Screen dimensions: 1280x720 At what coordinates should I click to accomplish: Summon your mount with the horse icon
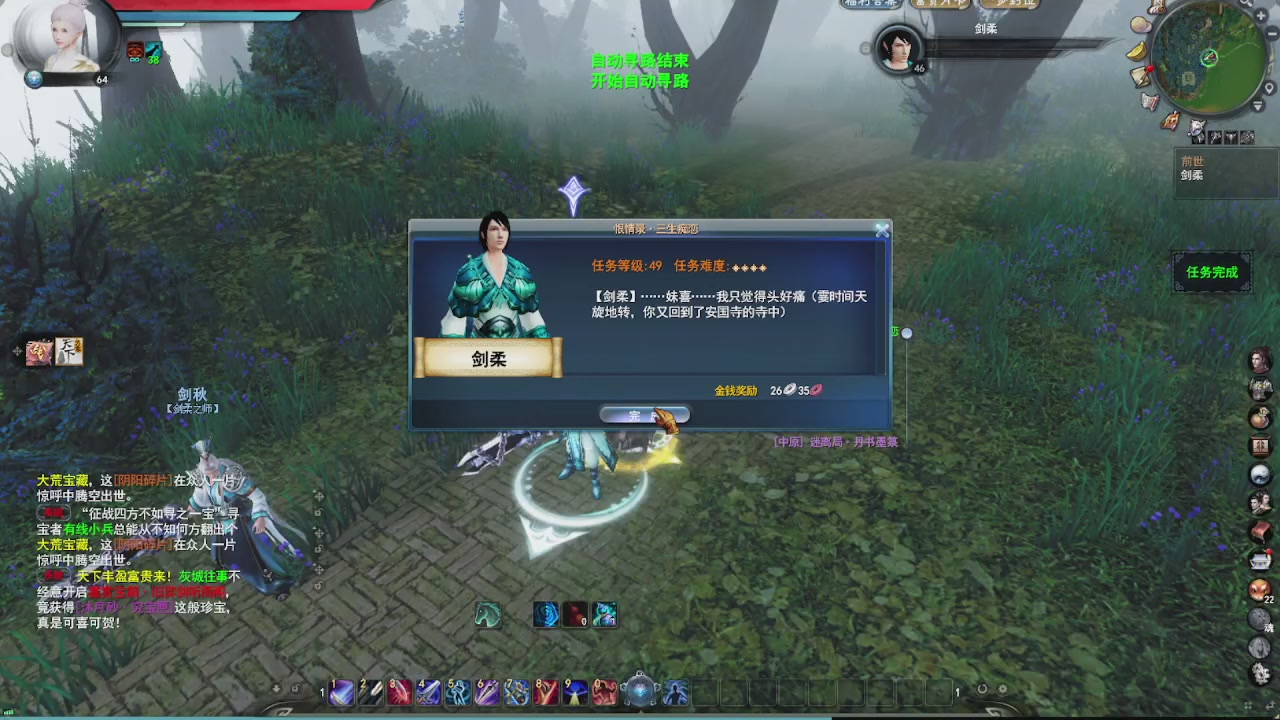pyautogui.click(x=487, y=615)
